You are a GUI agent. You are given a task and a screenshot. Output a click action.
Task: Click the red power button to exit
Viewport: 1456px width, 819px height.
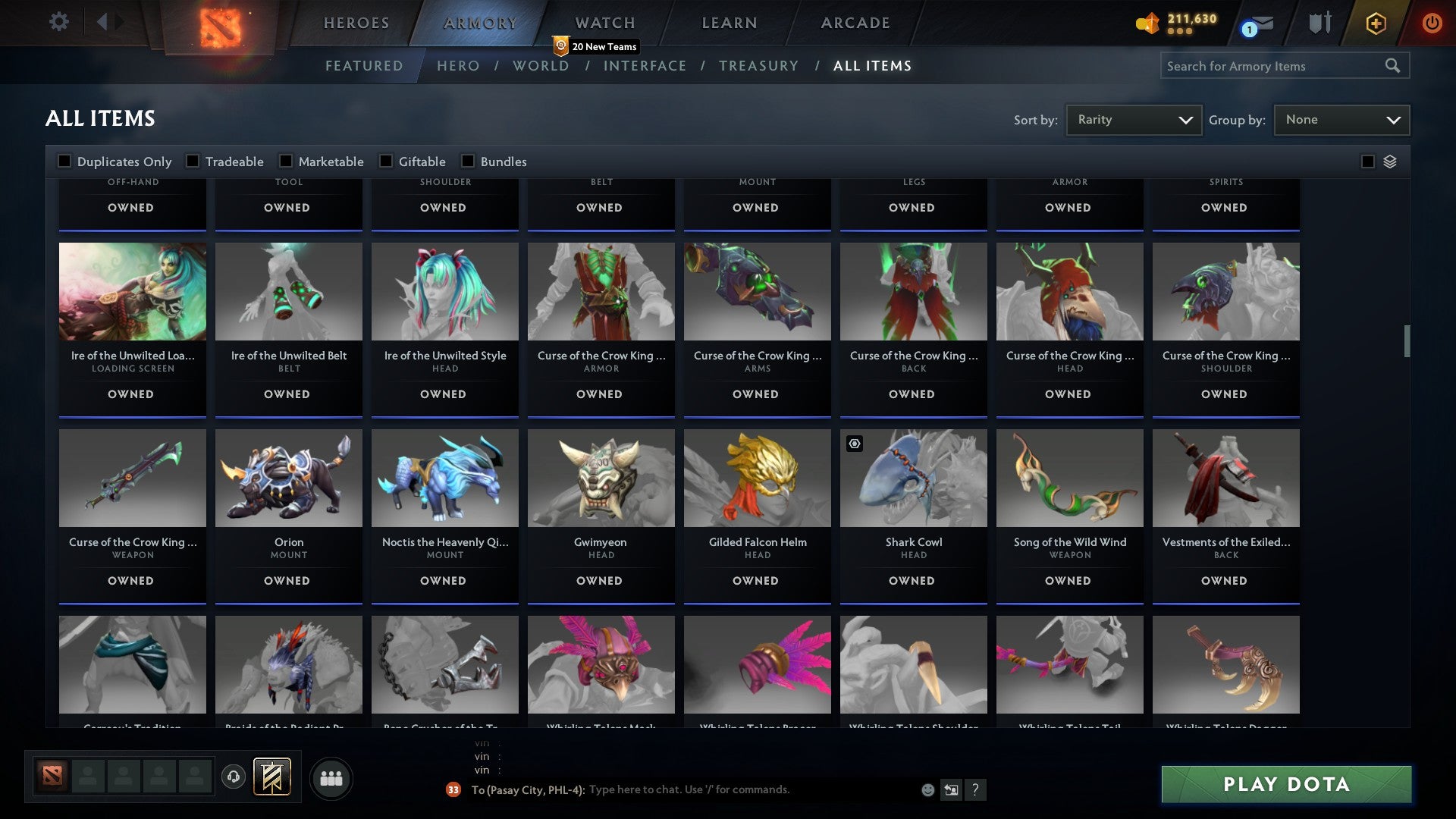coord(1432,23)
